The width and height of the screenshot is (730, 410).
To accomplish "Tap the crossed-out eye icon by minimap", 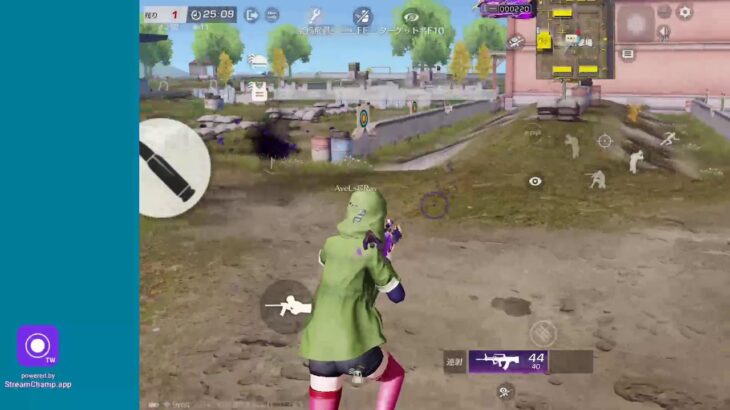I will click(516, 42).
